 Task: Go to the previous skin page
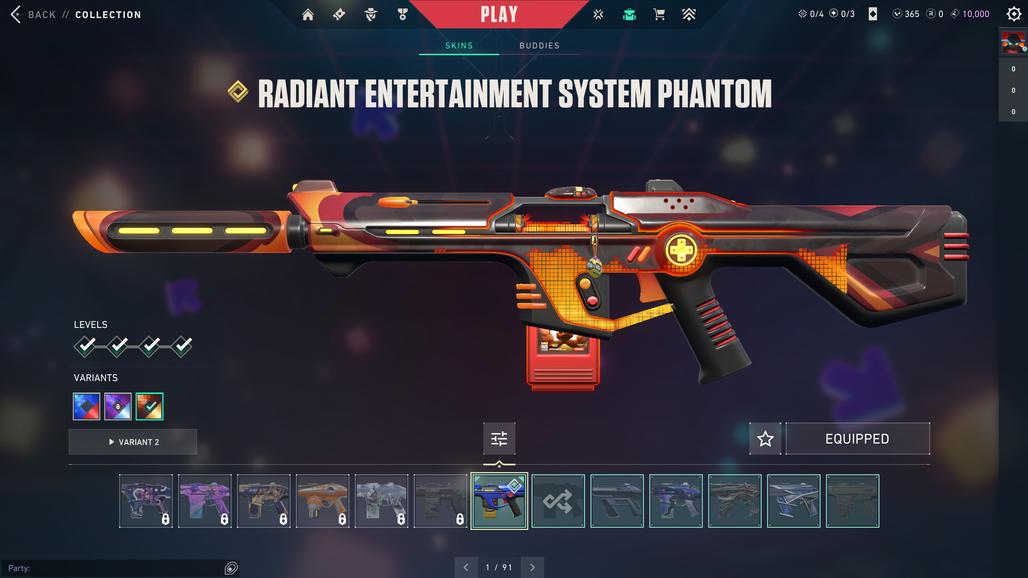(466, 567)
